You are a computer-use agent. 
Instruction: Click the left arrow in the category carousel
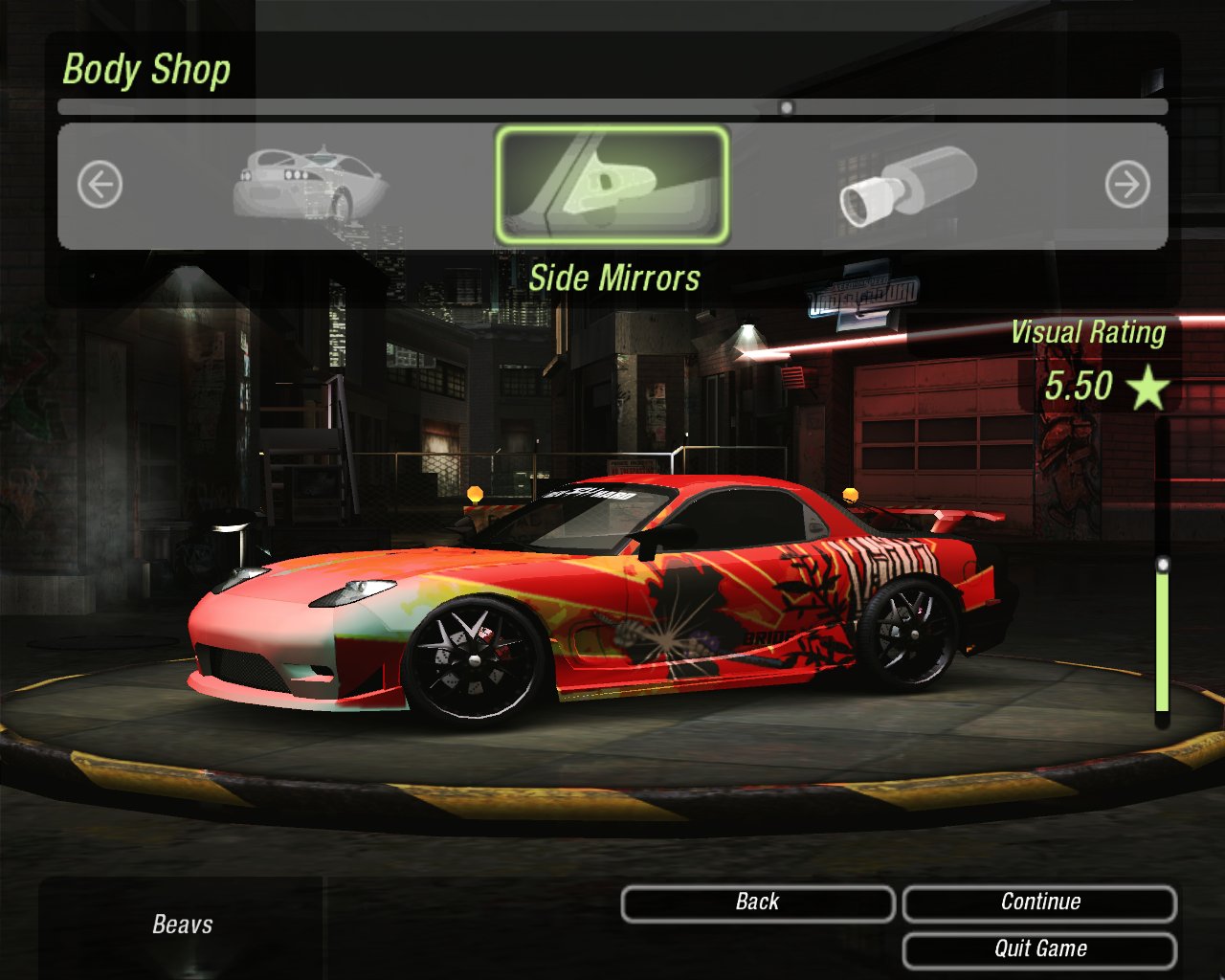pos(100,185)
